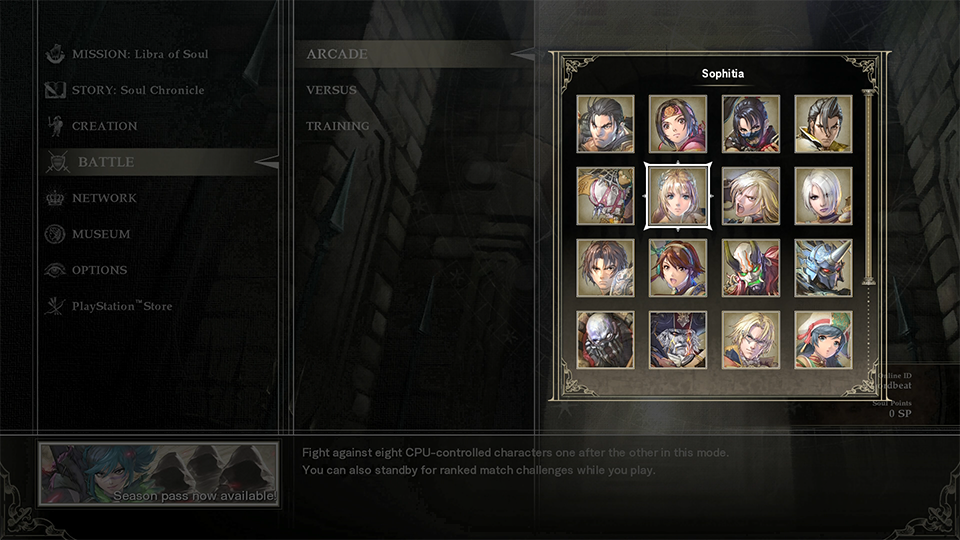Go to the NETWORK menu
Viewport: 960px width, 540px height.
(x=104, y=198)
